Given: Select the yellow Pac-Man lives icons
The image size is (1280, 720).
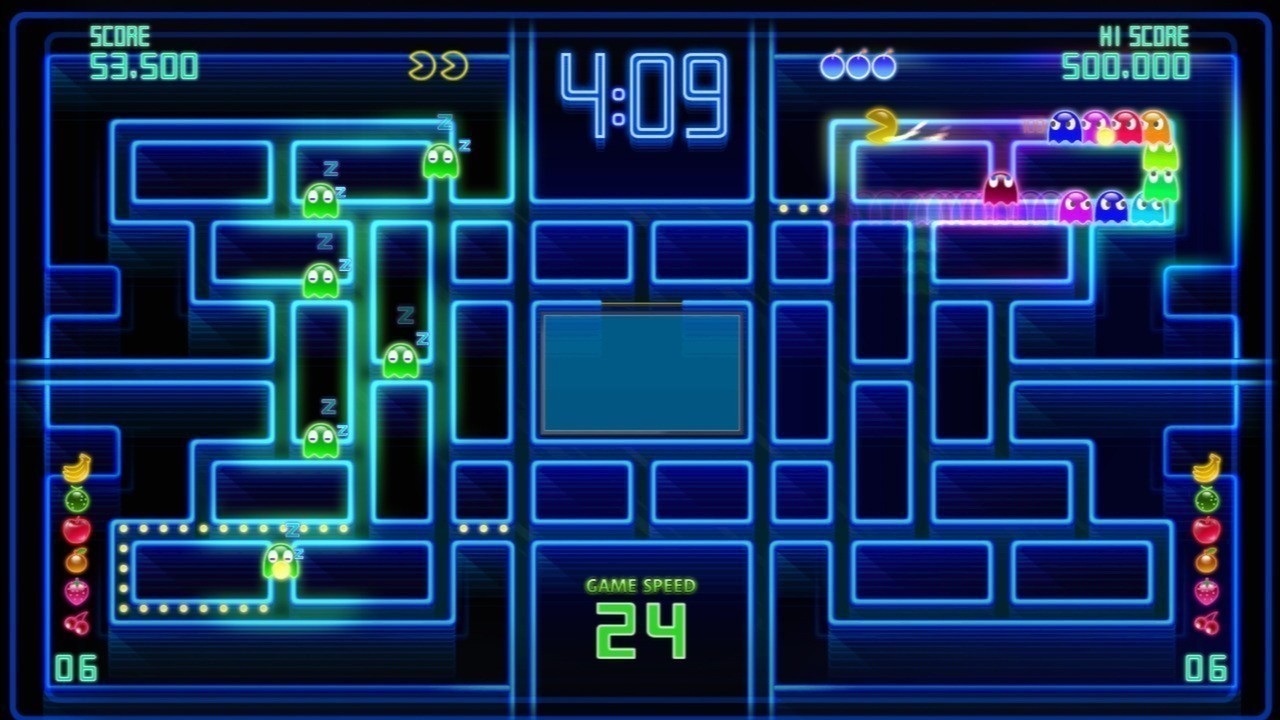Looking at the screenshot, I should click(x=438, y=66).
